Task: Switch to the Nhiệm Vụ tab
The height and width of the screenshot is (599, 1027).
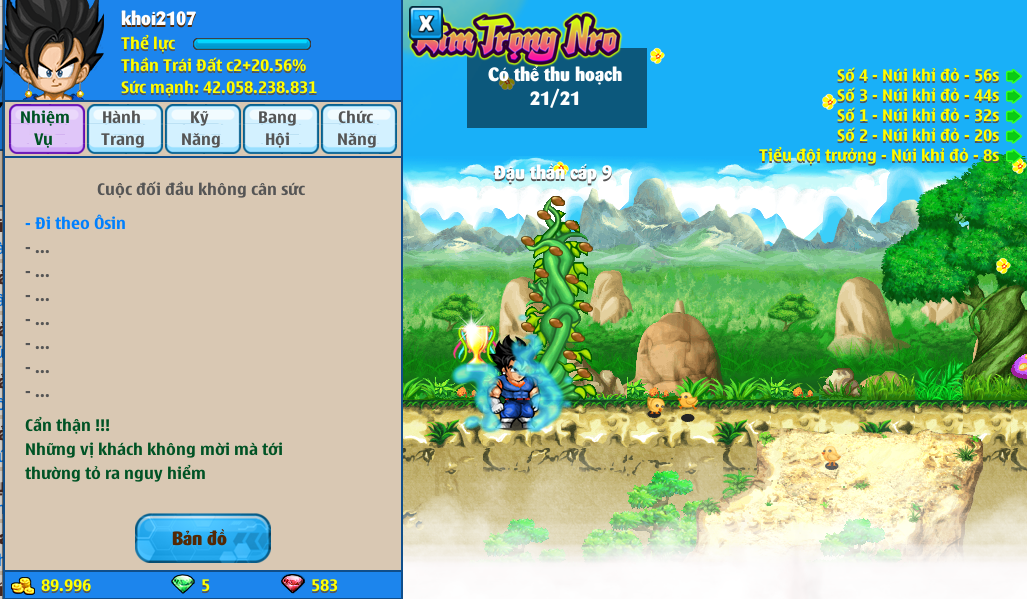Action: pos(46,129)
